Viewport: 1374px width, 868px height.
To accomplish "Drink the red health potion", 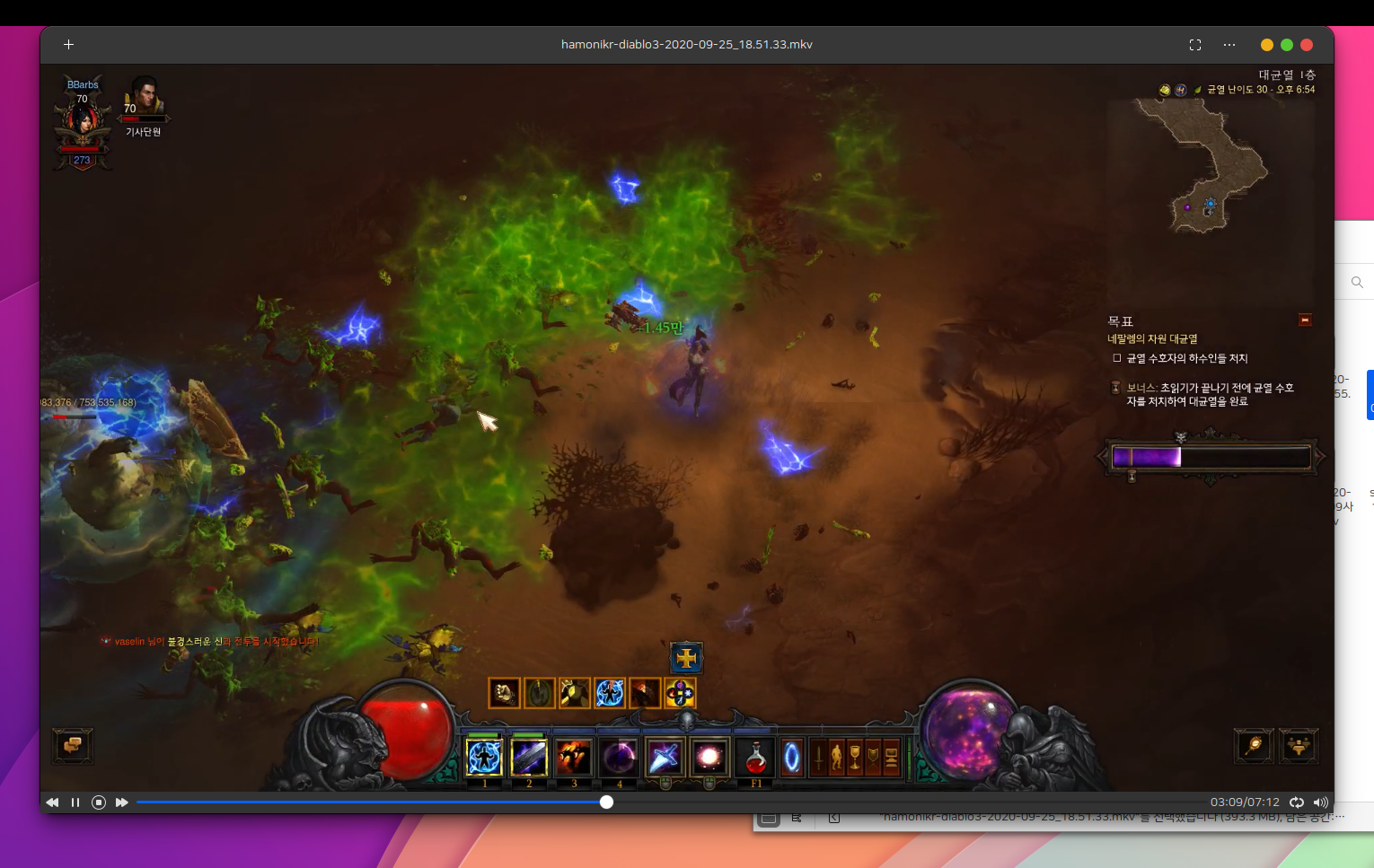I will pyautogui.click(x=756, y=758).
